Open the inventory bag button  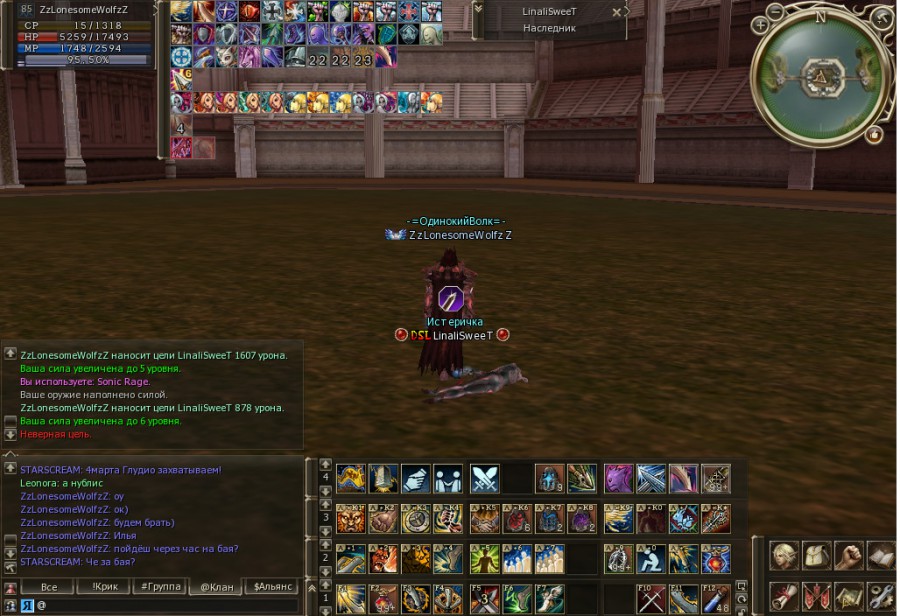tap(817, 556)
